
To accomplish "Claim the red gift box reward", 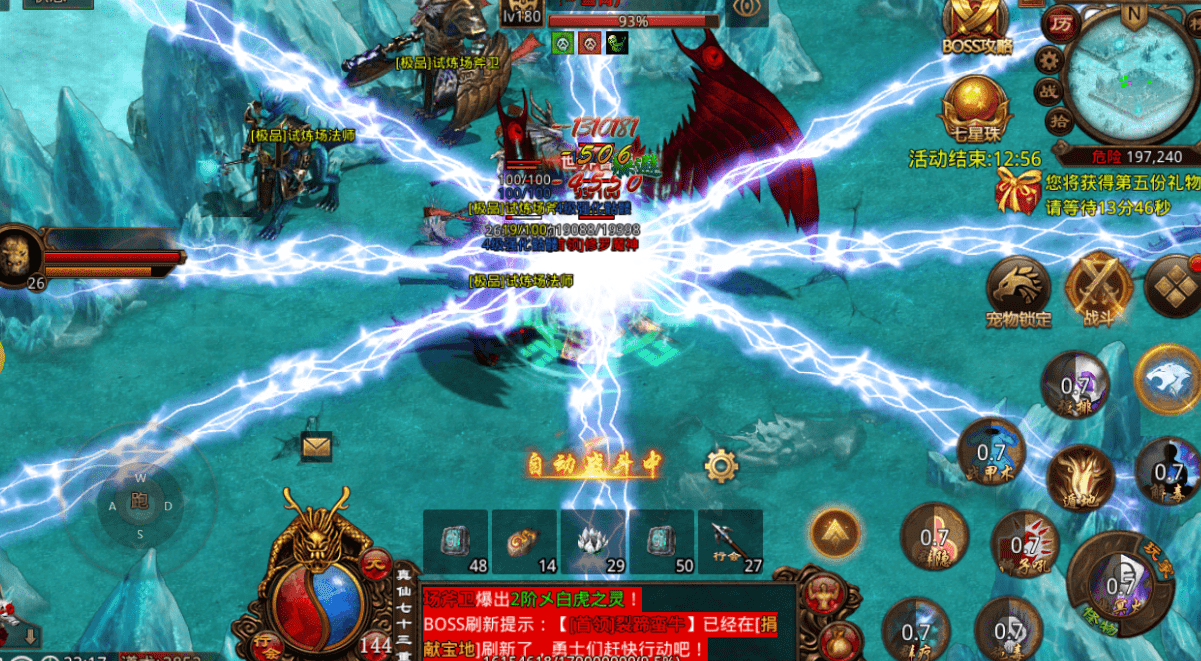I will [1019, 188].
